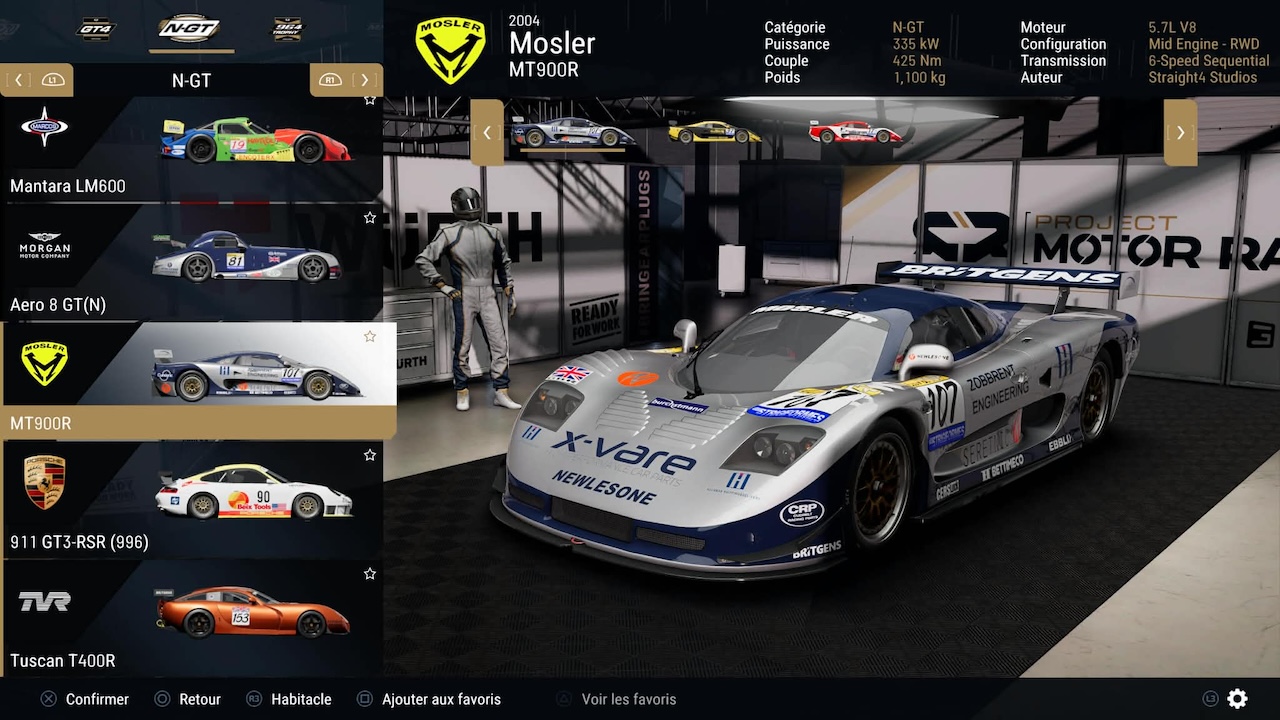This screenshot has height=720, width=1280.
Task: Click Ajouter aux favoris
Action: tap(441, 699)
